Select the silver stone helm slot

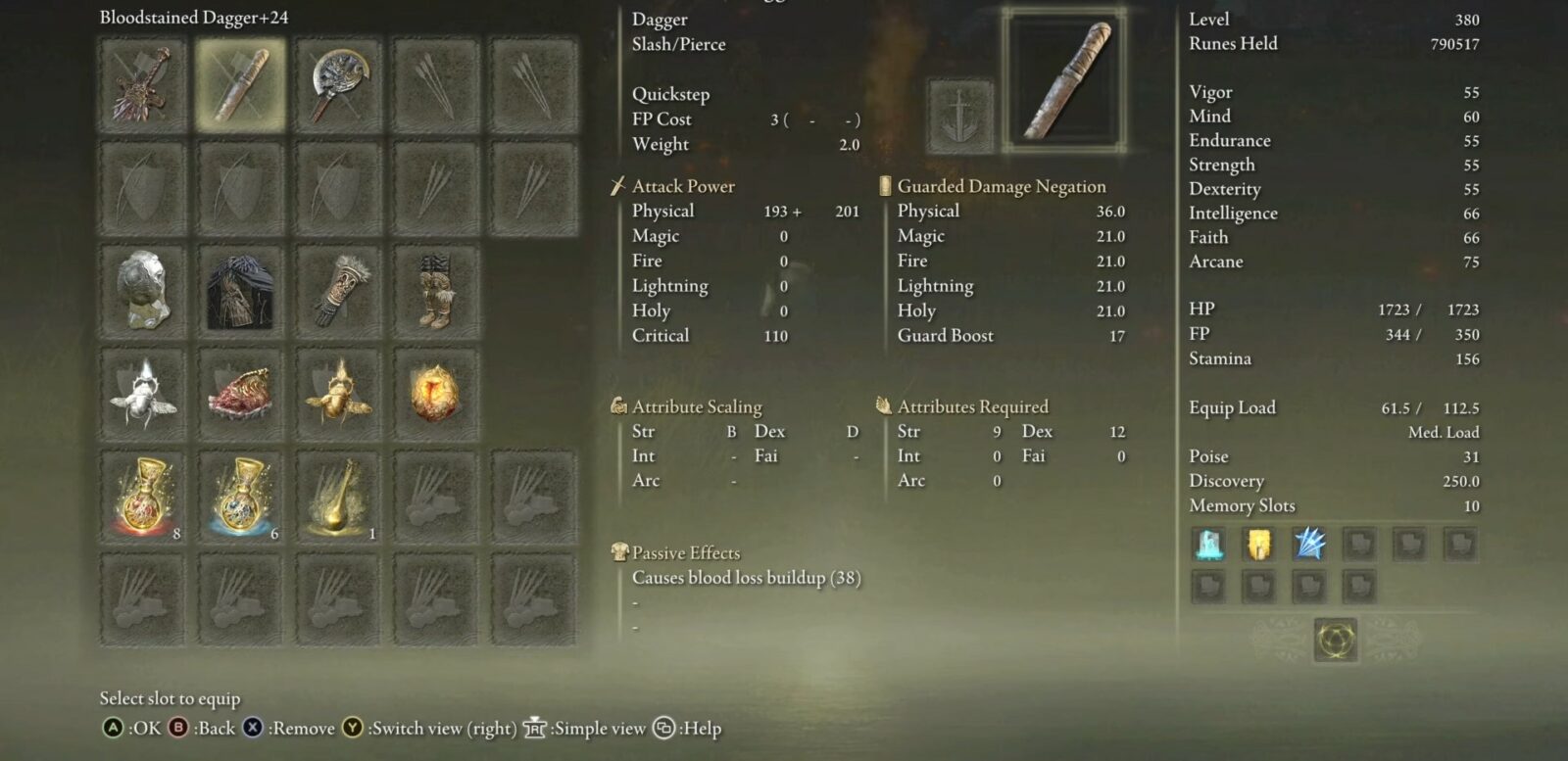tap(143, 292)
